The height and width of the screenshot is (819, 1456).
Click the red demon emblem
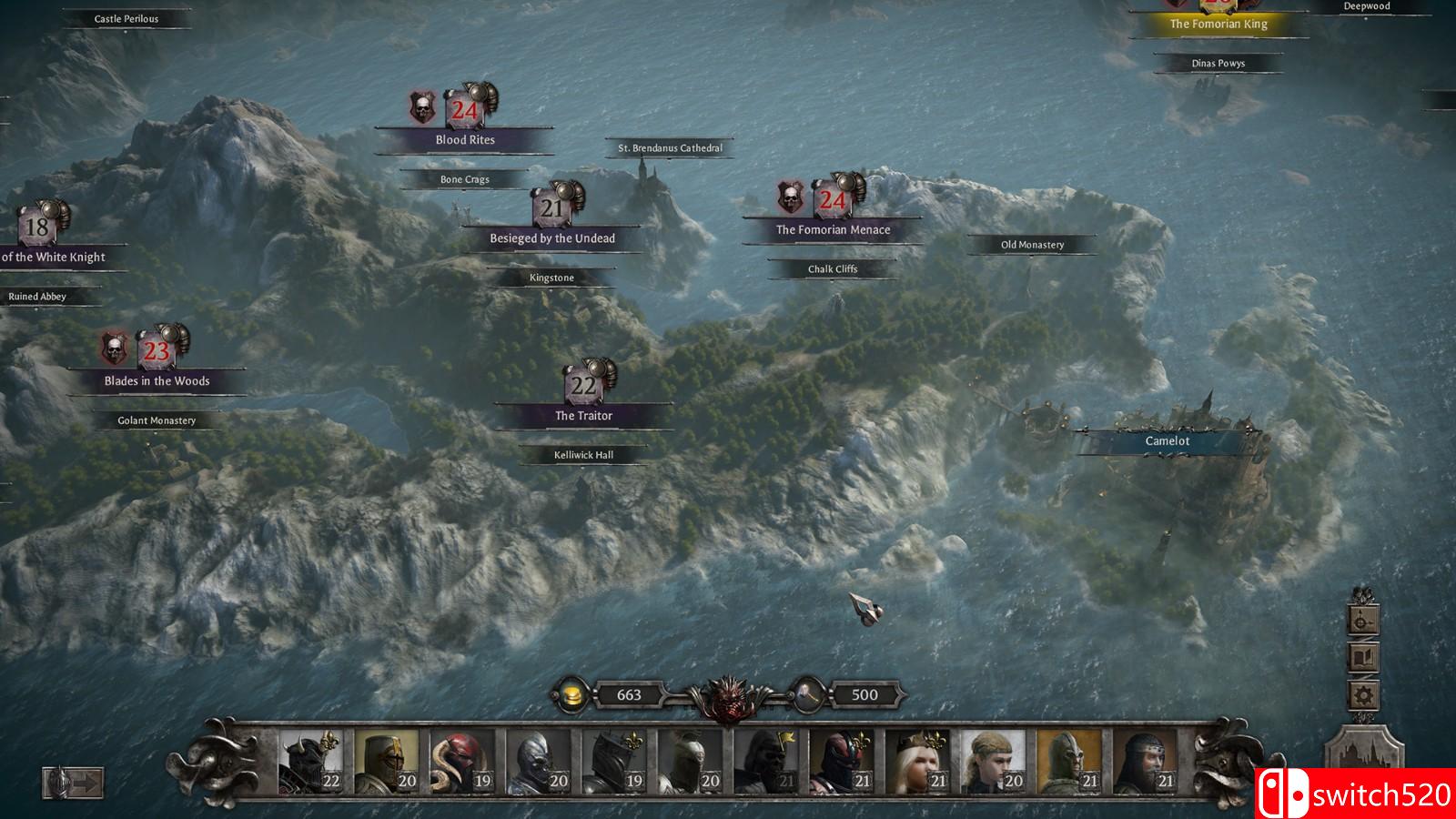pos(727,698)
